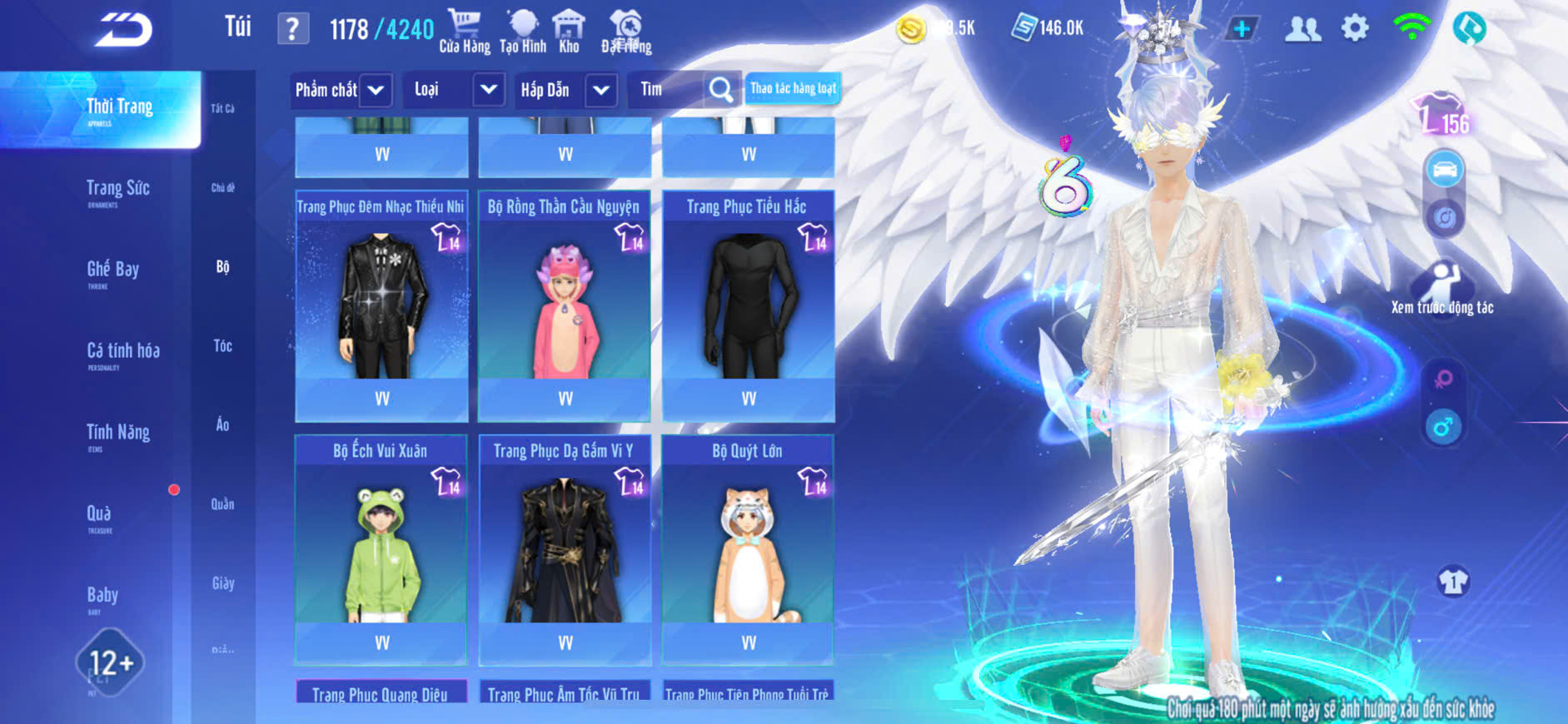Open Cửa Hàng shop cart icon
The height and width of the screenshot is (724, 1568).
click(464, 31)
